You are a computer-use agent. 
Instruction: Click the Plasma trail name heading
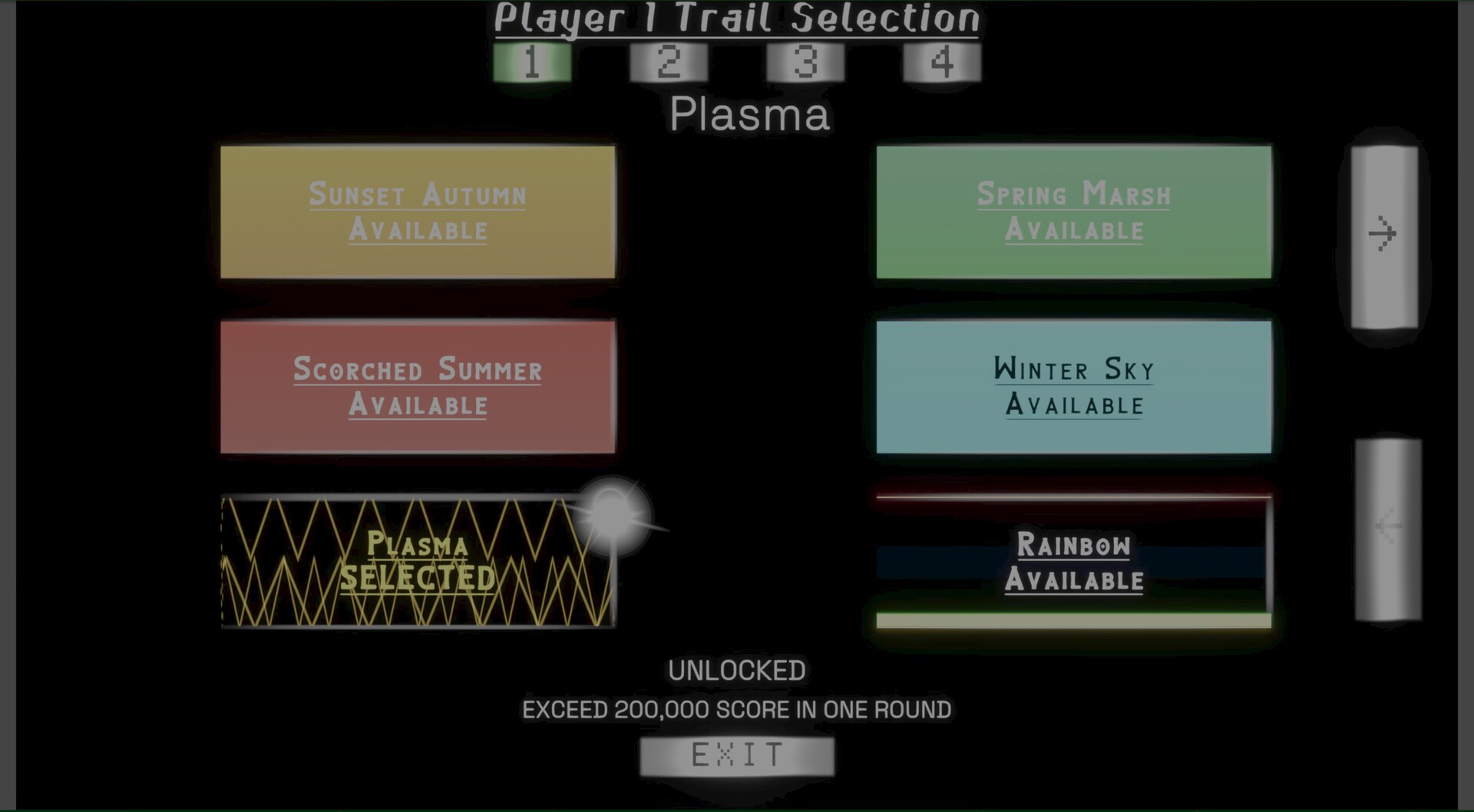(749, 115)
